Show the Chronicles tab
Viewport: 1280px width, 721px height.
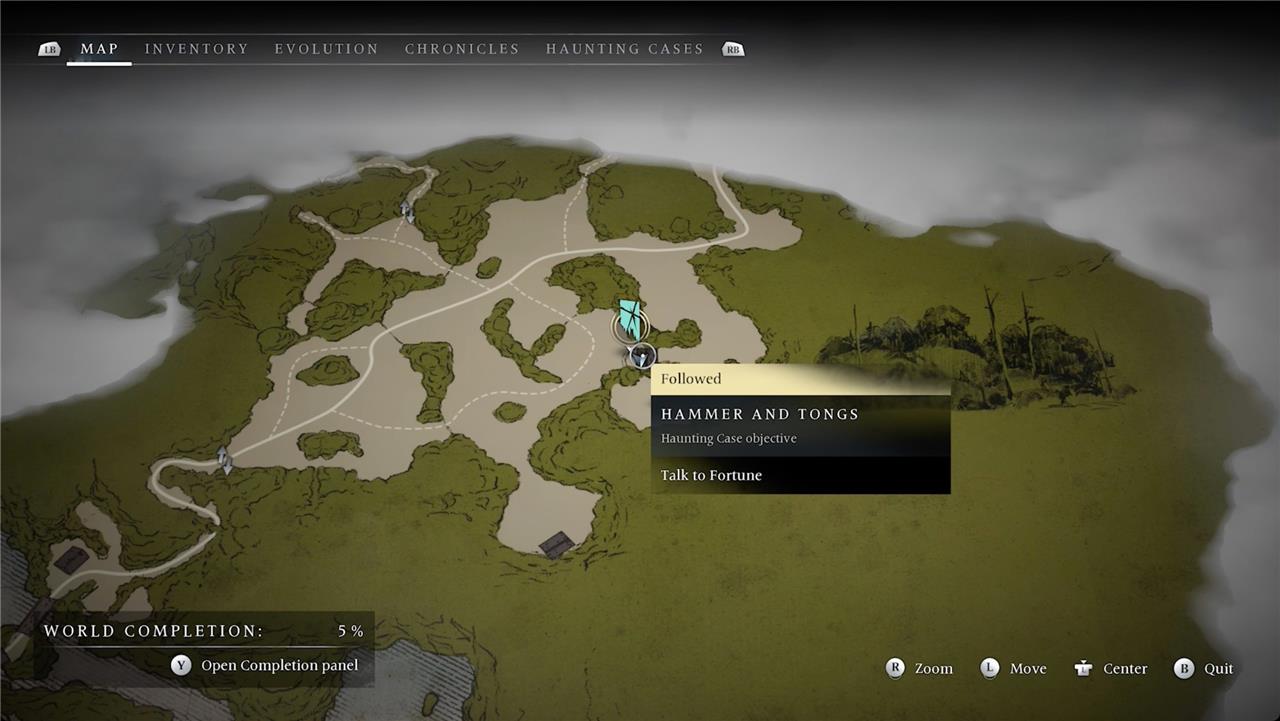(462, 49)
